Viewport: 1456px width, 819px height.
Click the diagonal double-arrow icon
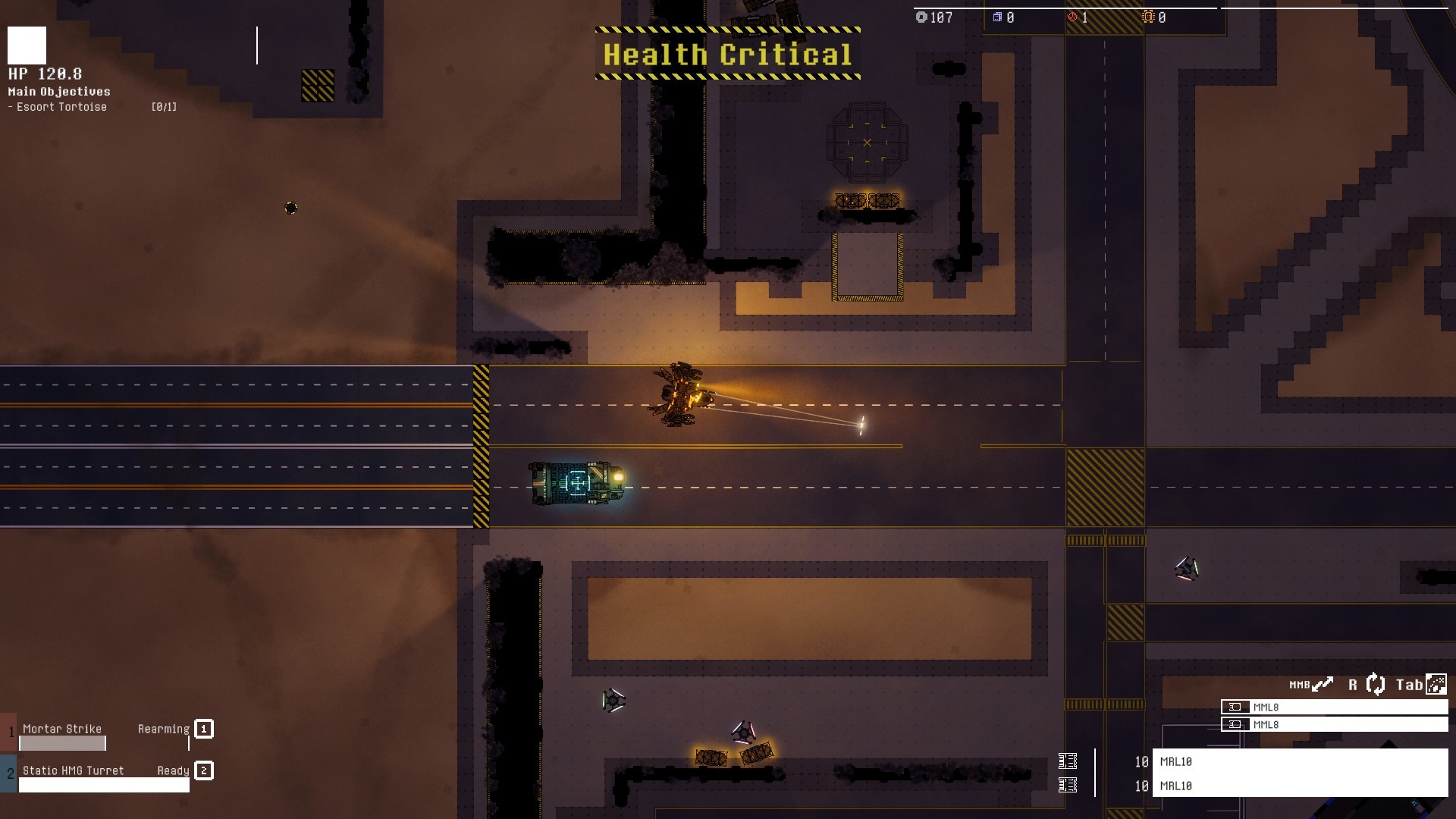[x=1323, y=685]
